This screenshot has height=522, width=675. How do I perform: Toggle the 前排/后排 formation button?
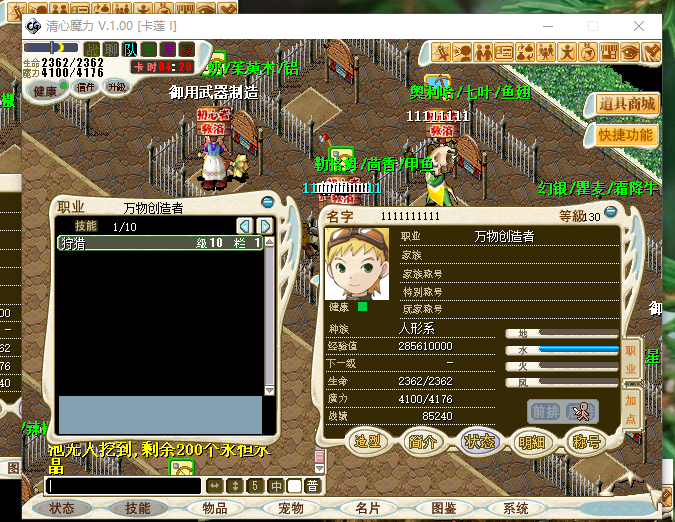pos(563,411)
